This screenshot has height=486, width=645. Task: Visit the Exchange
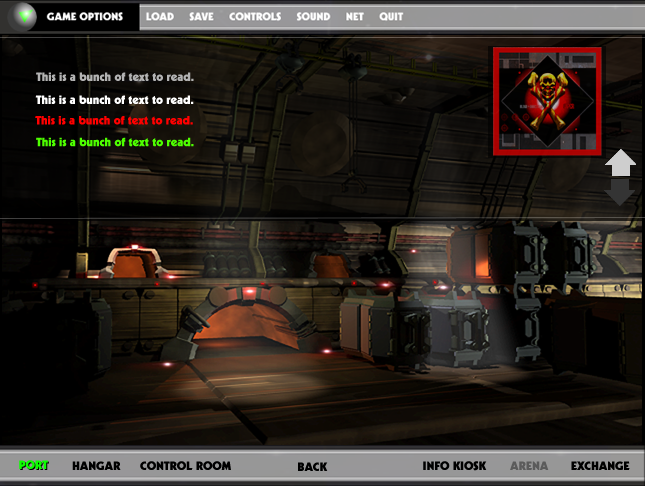click(600, 466)
